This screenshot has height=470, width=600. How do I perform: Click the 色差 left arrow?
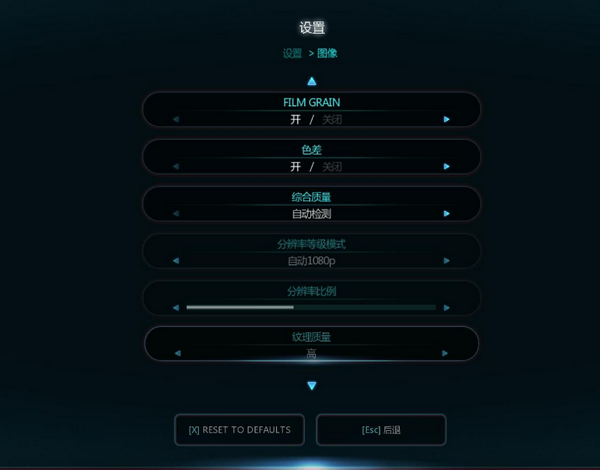pyautogui.click(x=176, y=166)
